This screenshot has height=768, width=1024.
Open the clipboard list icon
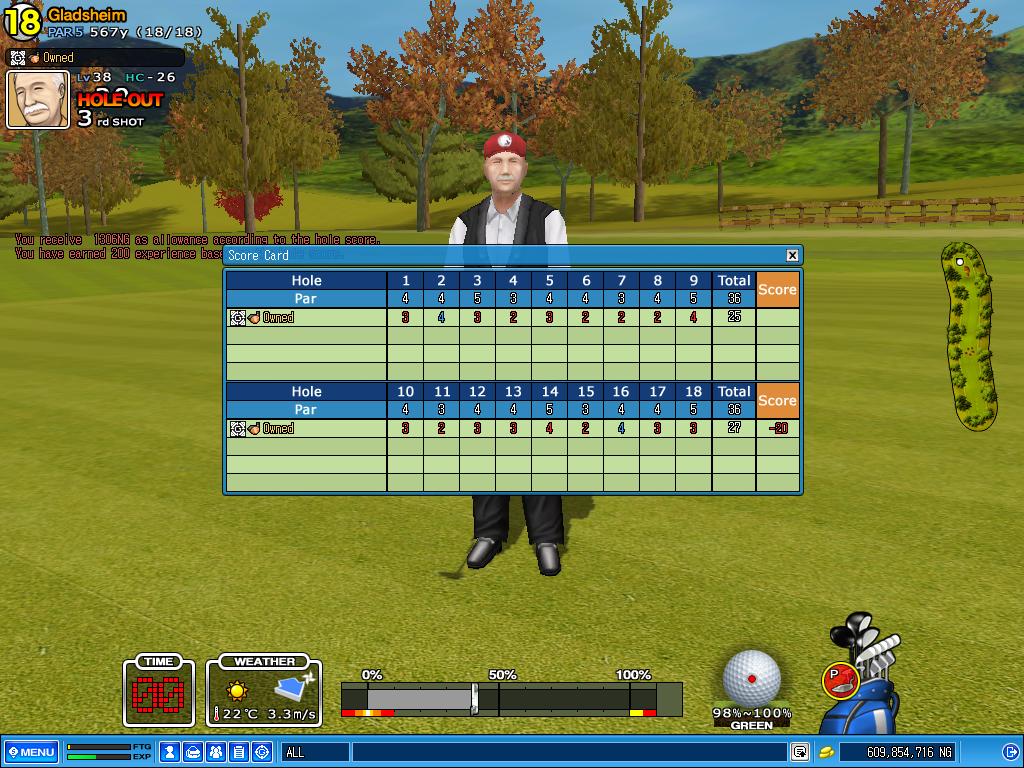coord(239,752)
